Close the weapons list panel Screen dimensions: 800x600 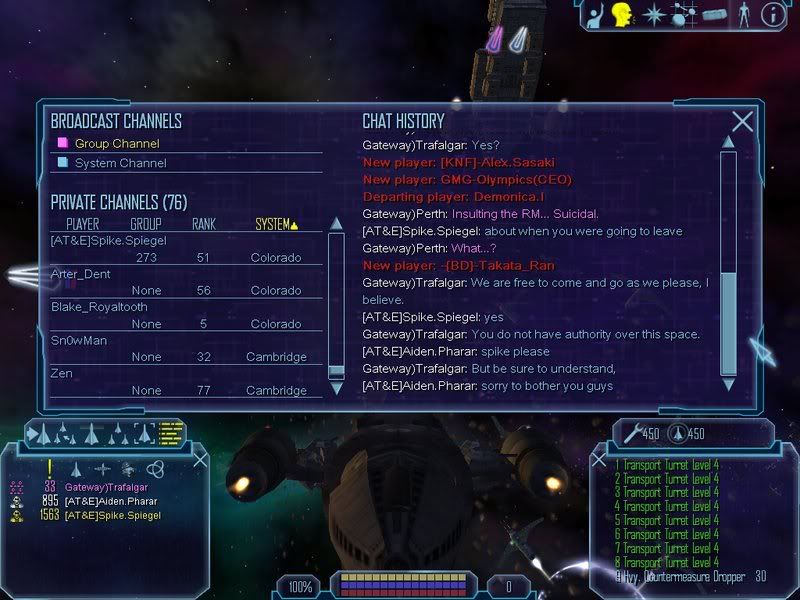tap(600, 461)
